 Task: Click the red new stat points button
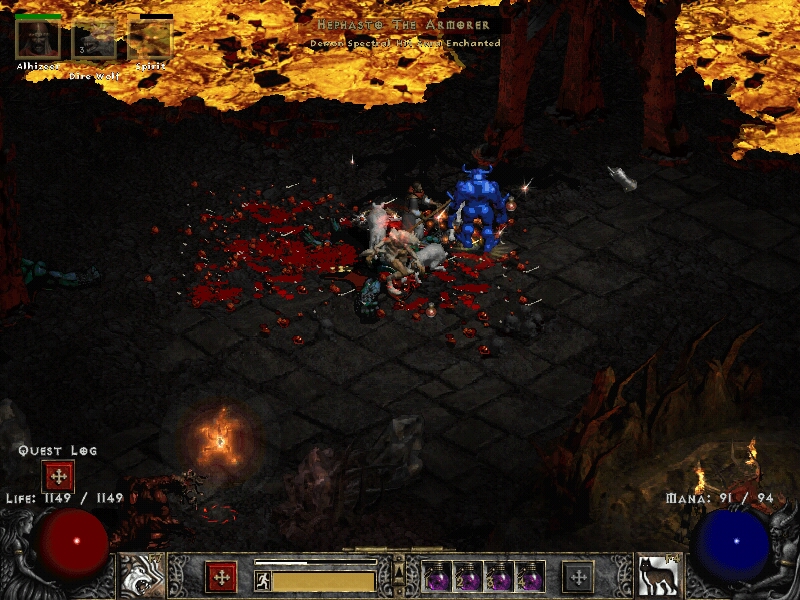pyautogui.click(x=221, y=577)
